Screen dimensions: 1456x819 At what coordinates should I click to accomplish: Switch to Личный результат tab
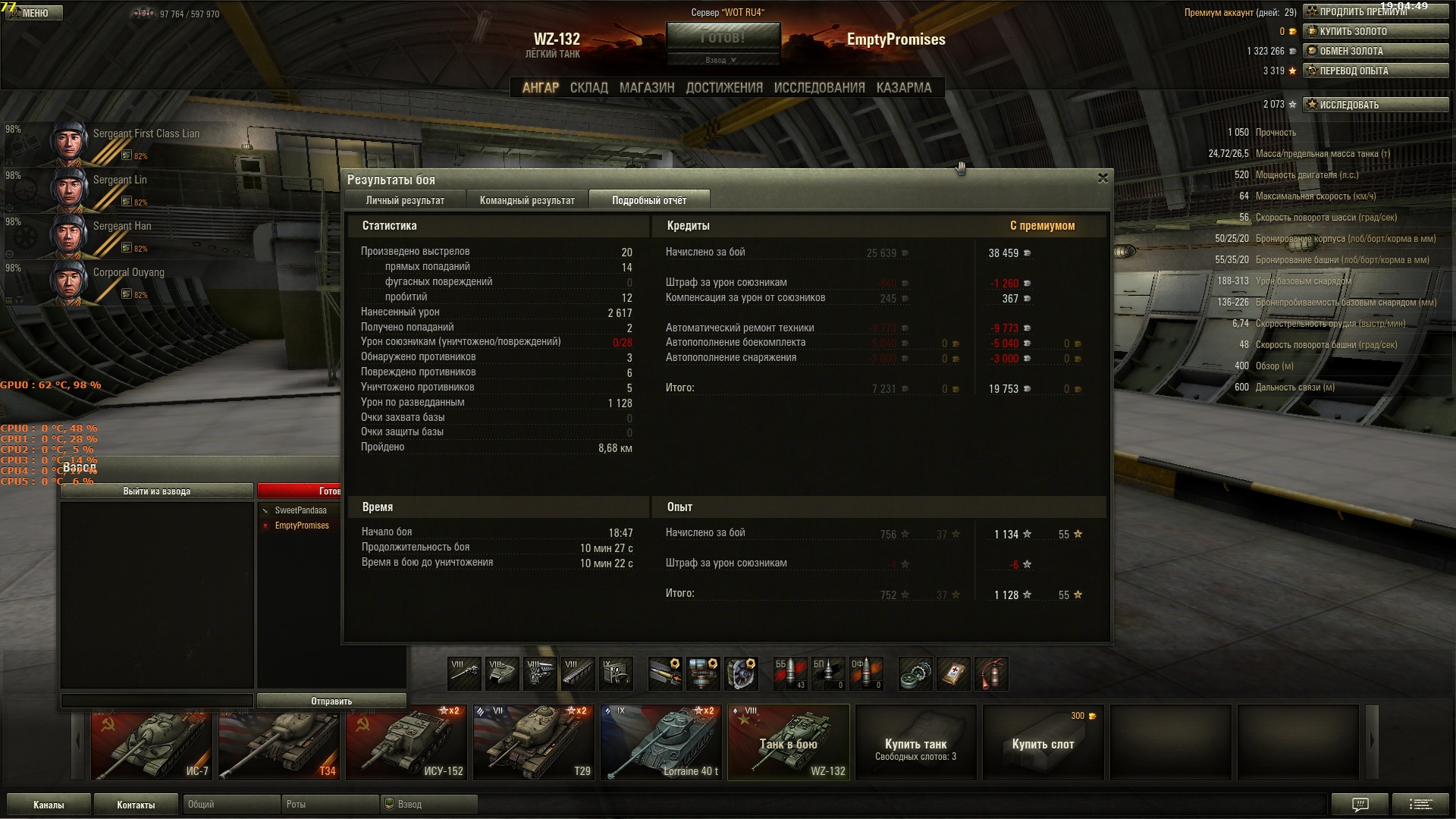405,200
